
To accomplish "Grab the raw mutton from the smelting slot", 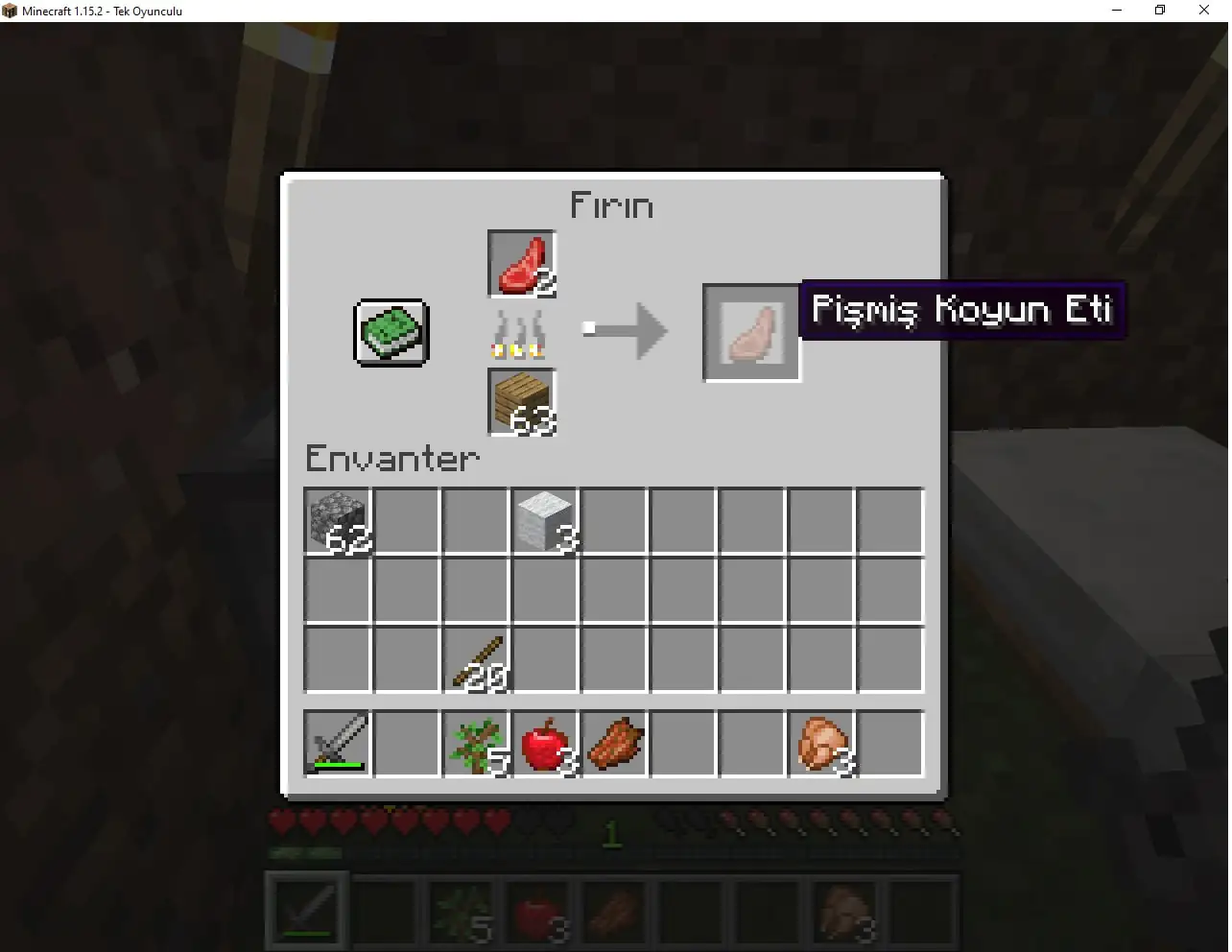I will (520, 262).
